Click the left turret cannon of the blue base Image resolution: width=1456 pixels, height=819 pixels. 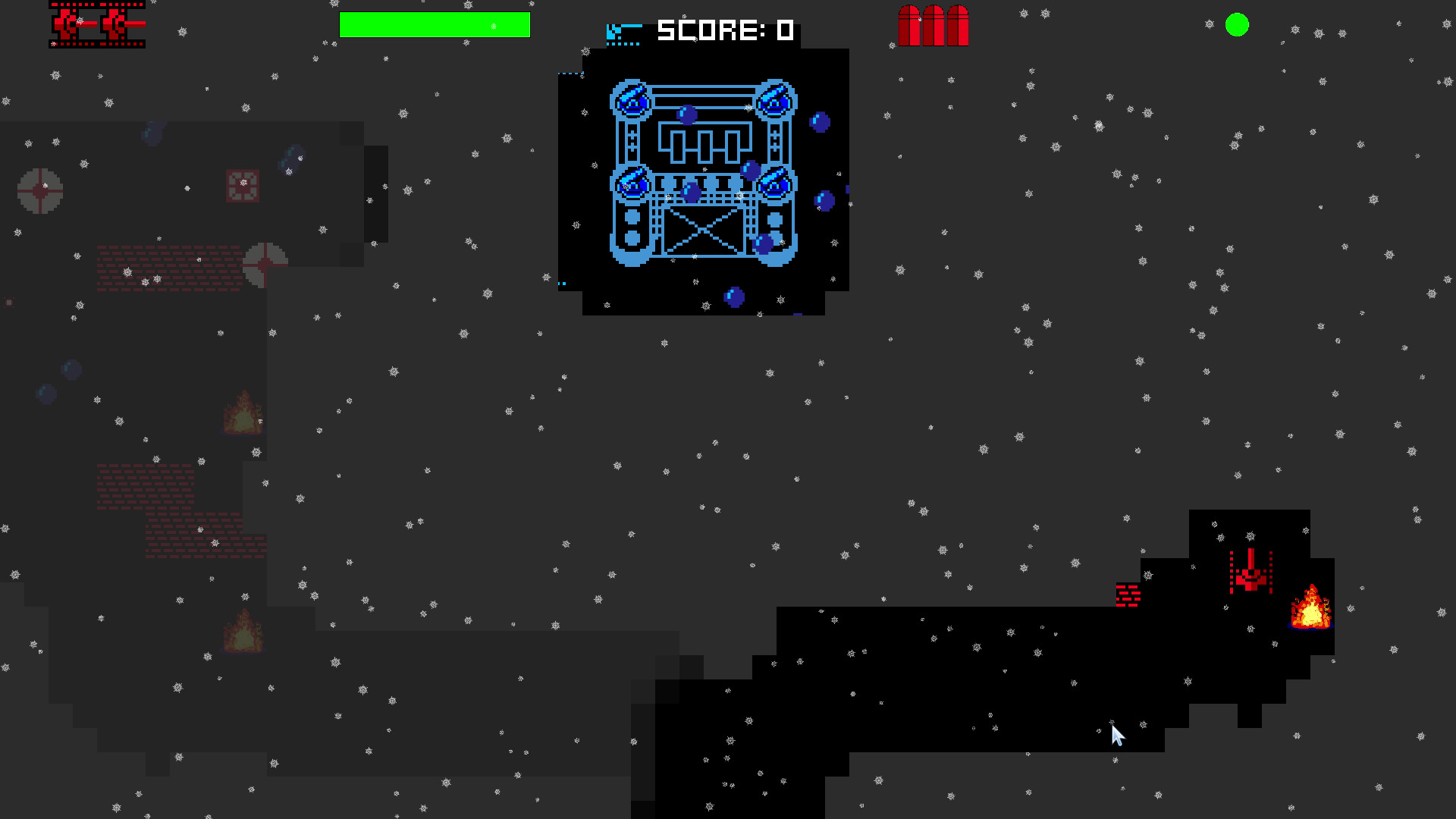click(x=632, y=101)
